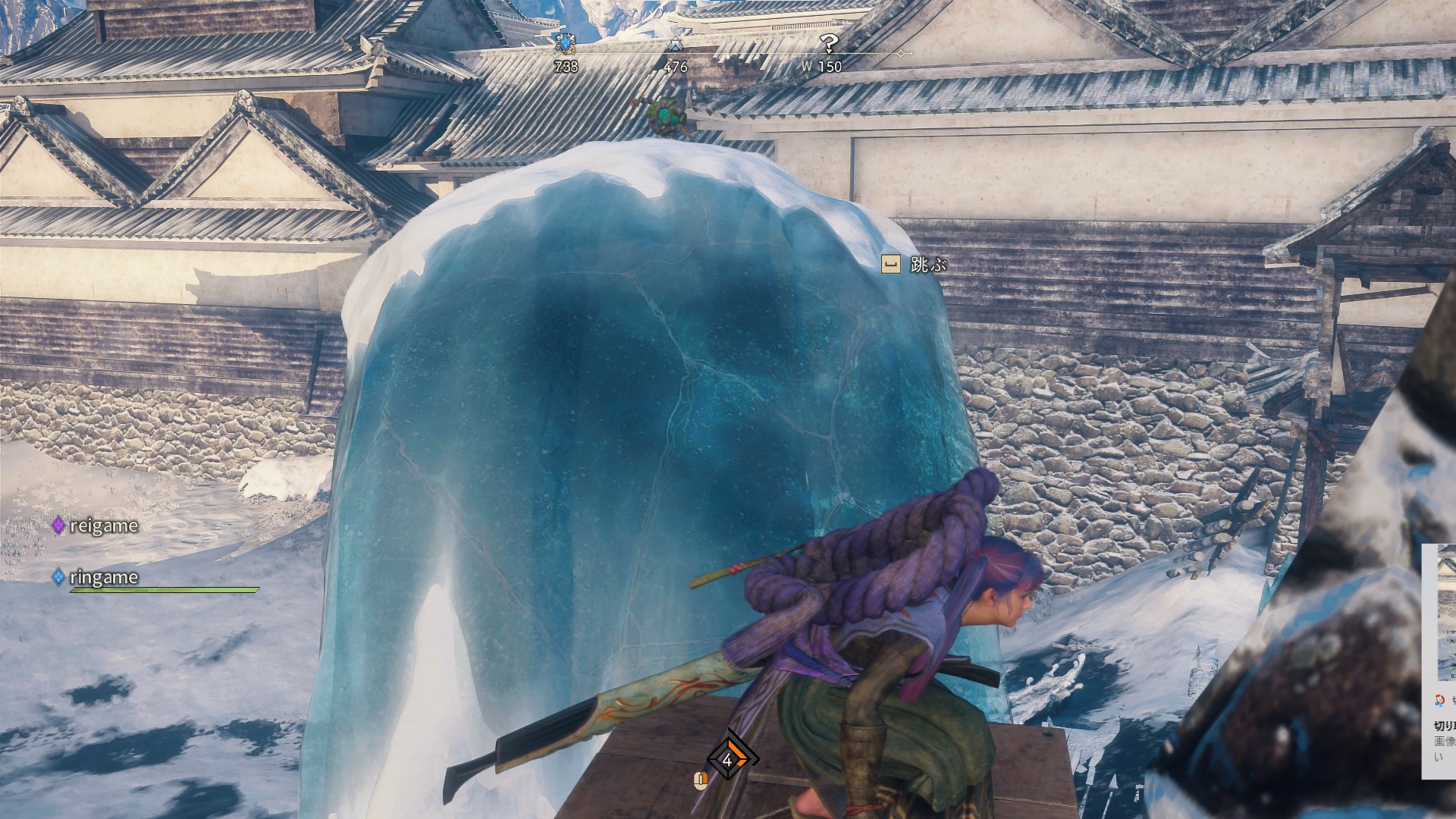Select the camp tent marker on the compass
The height and width of the screenshot is (819, 1456).
point(675,45)
